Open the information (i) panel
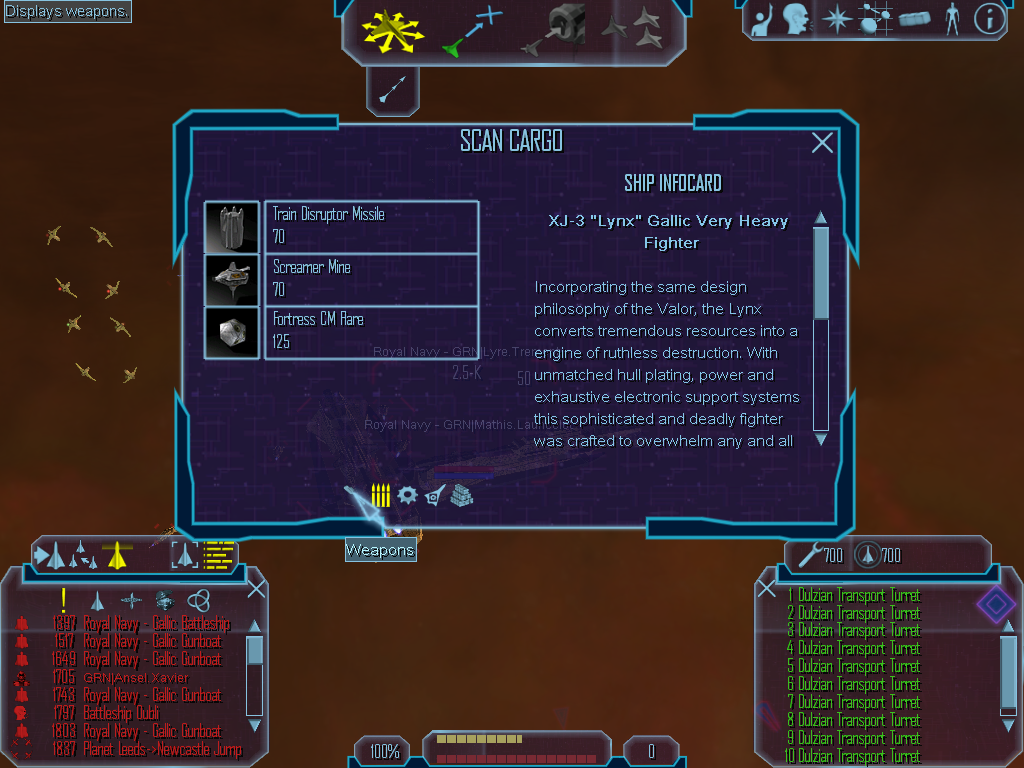1024x768 pixels. coord(988,19)
